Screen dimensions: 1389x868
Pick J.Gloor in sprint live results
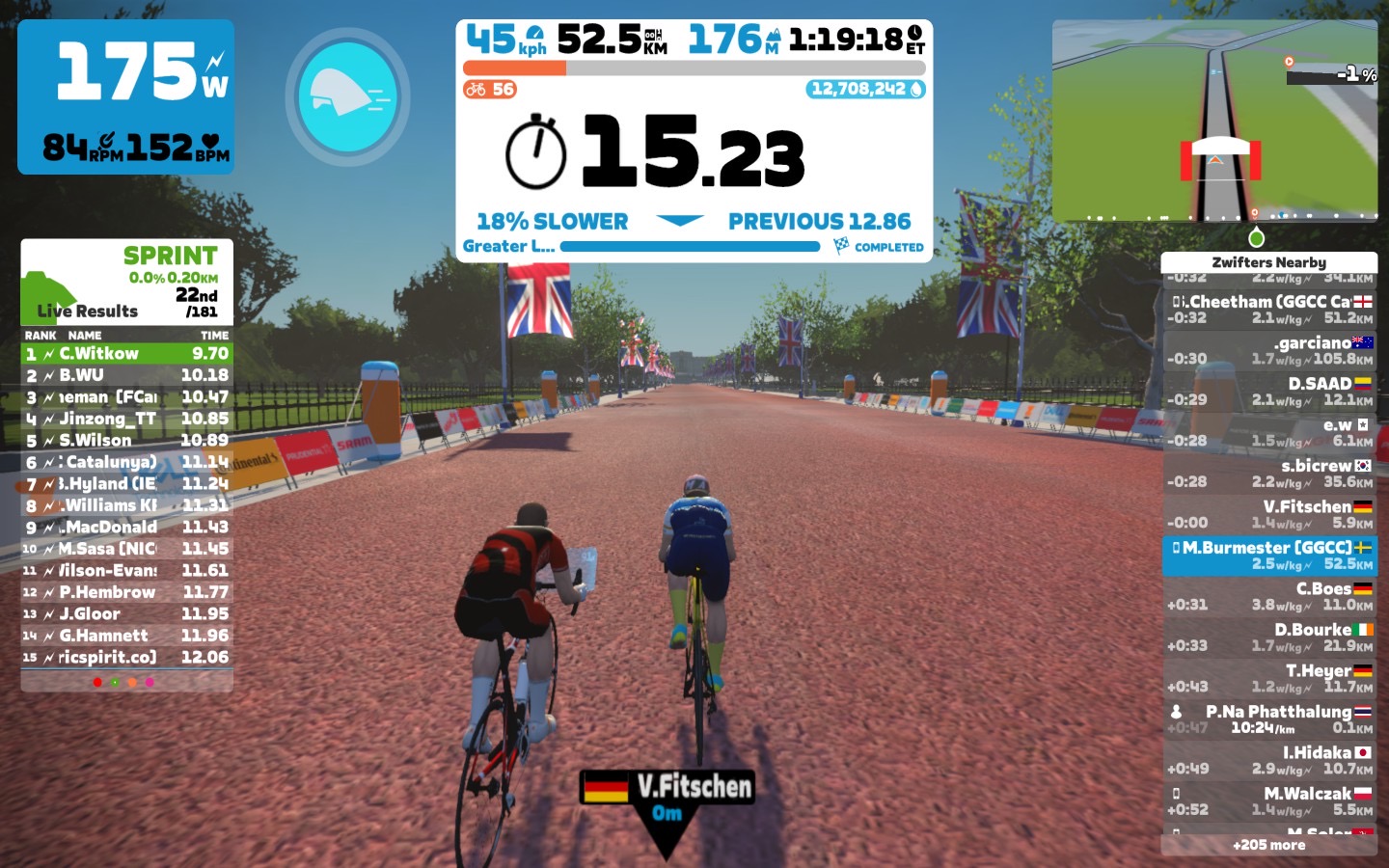coord(126,614)
